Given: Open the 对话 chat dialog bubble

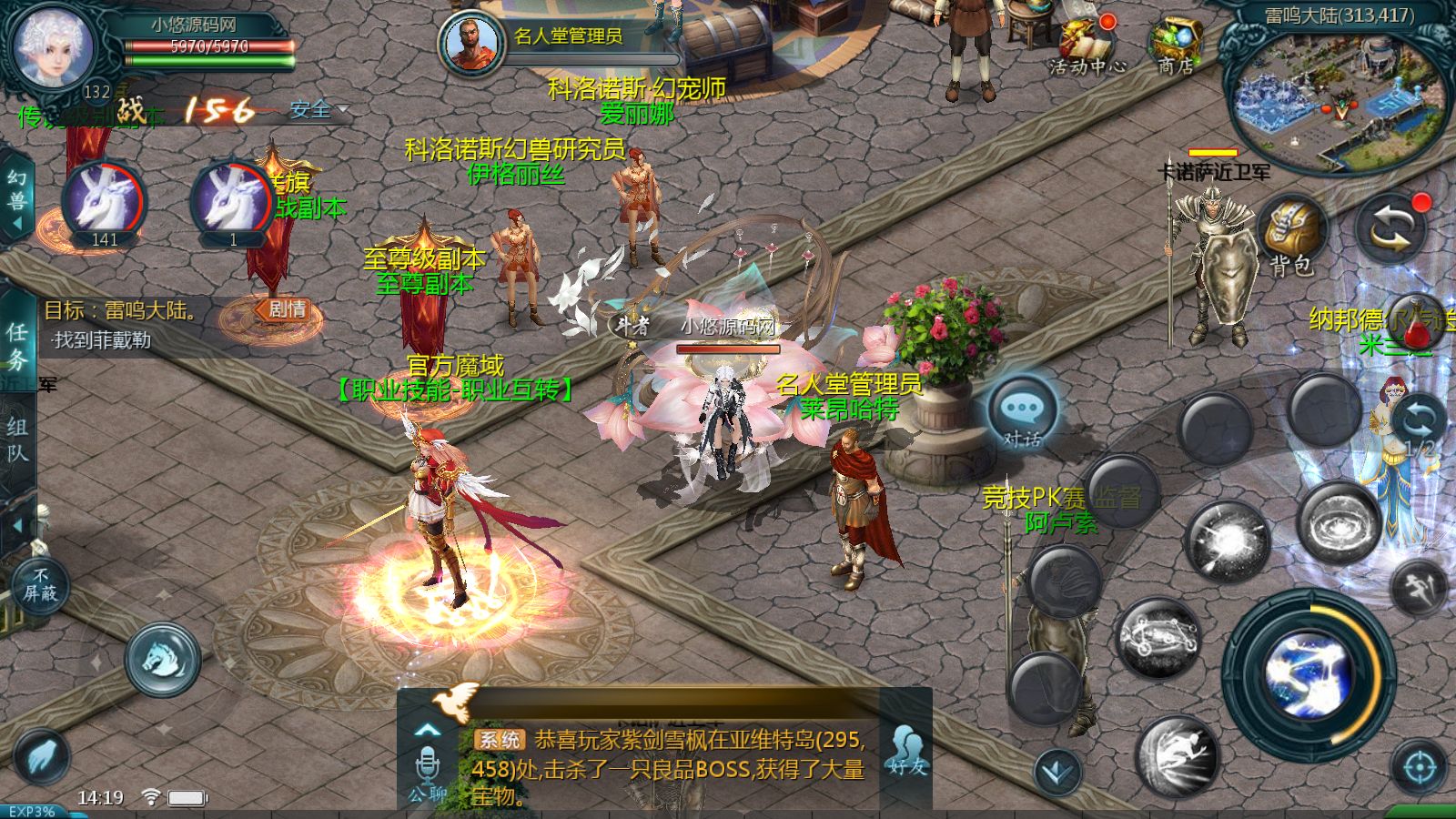Looking at the screenshot, I should (1021, 408).
